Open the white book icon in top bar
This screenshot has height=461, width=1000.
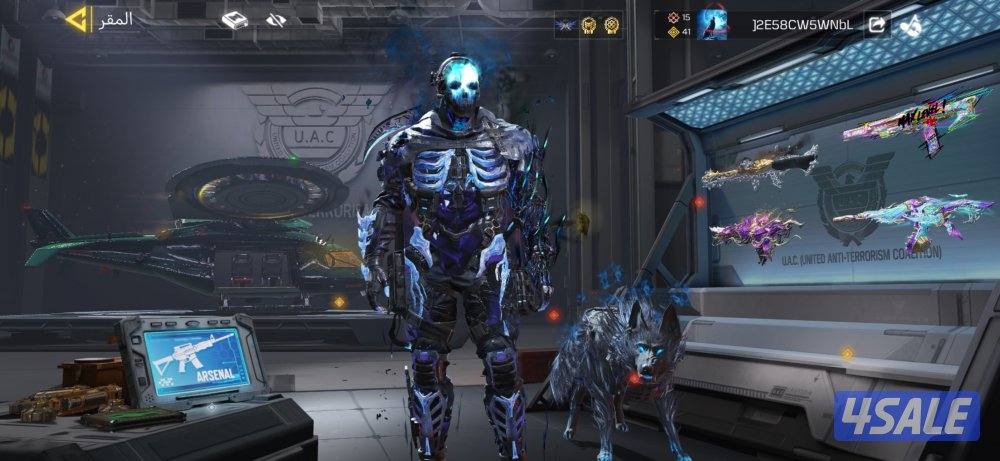click(x=234, y=20)
